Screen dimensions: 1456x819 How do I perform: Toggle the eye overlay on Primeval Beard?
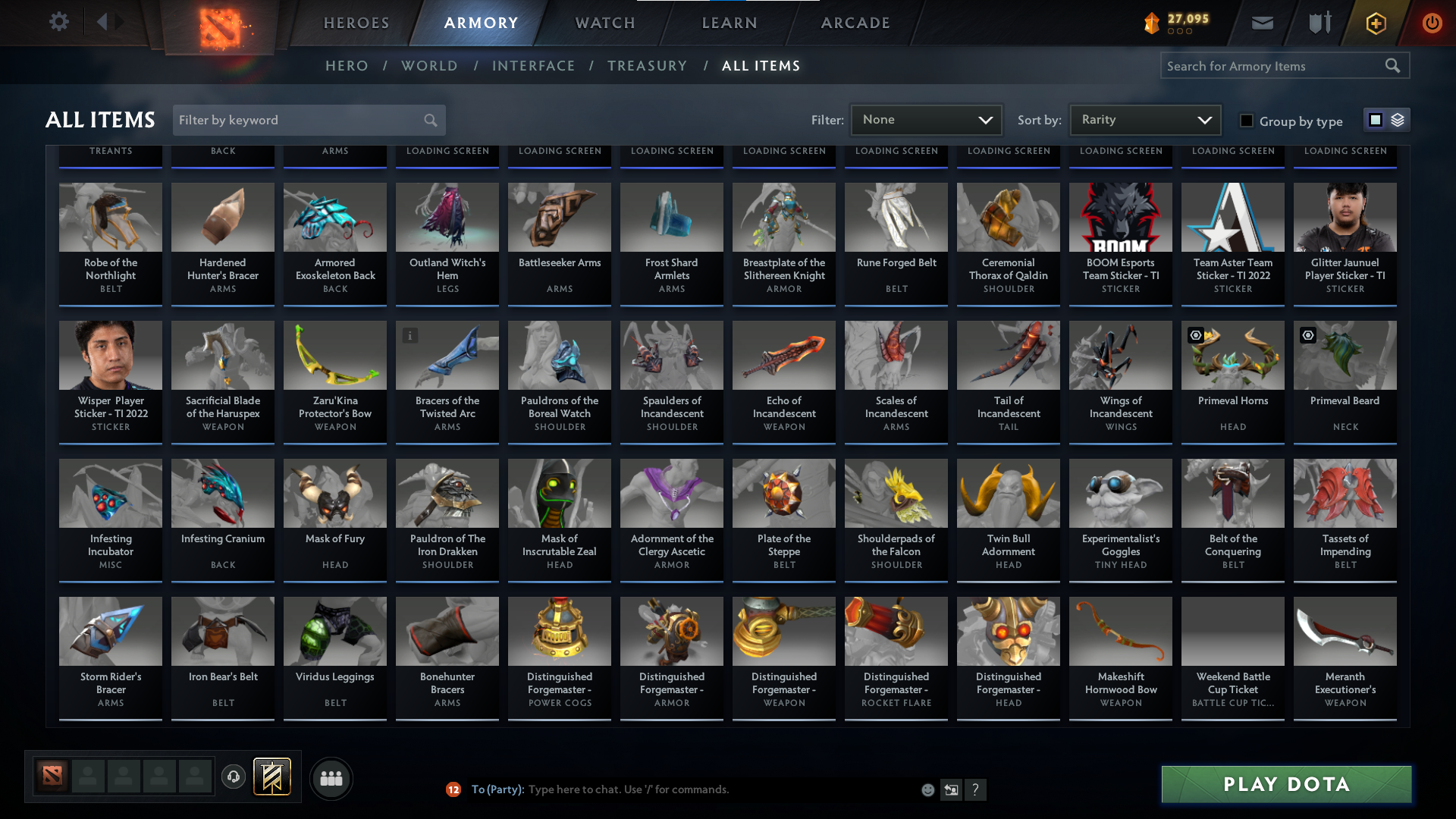point(1307,335)
